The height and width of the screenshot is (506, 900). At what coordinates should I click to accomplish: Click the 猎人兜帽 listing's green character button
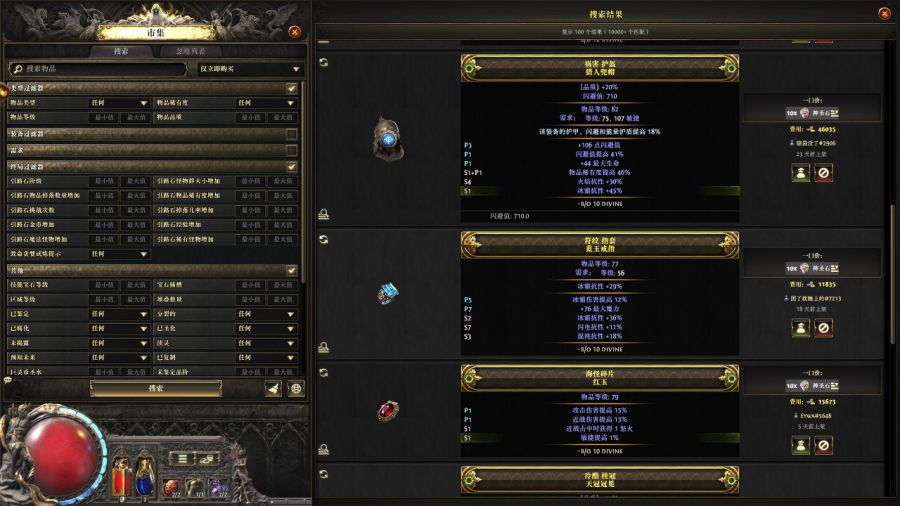[801, 174]
